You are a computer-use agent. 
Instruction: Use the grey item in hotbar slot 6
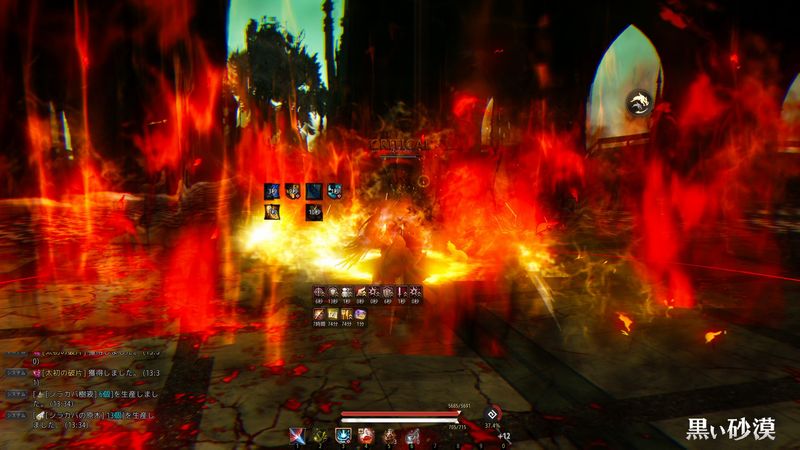click(412, 435)
